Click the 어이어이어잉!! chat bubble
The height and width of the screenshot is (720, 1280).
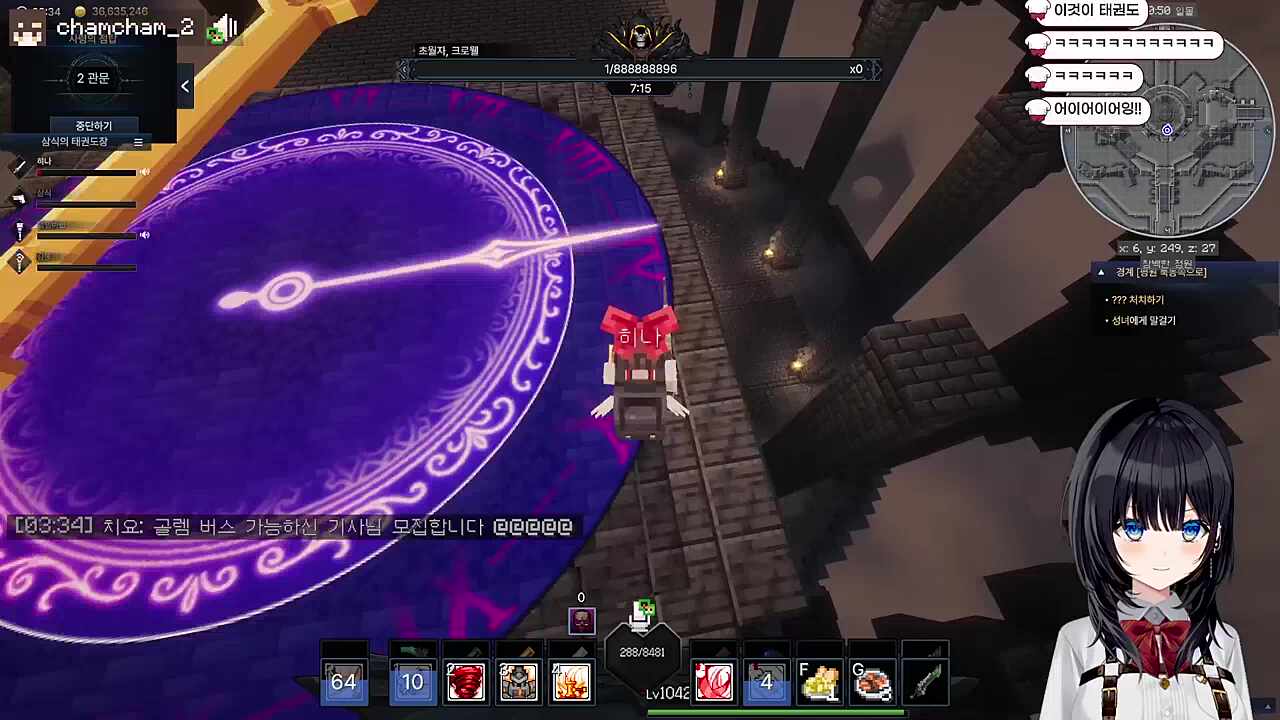(1096, 109)
